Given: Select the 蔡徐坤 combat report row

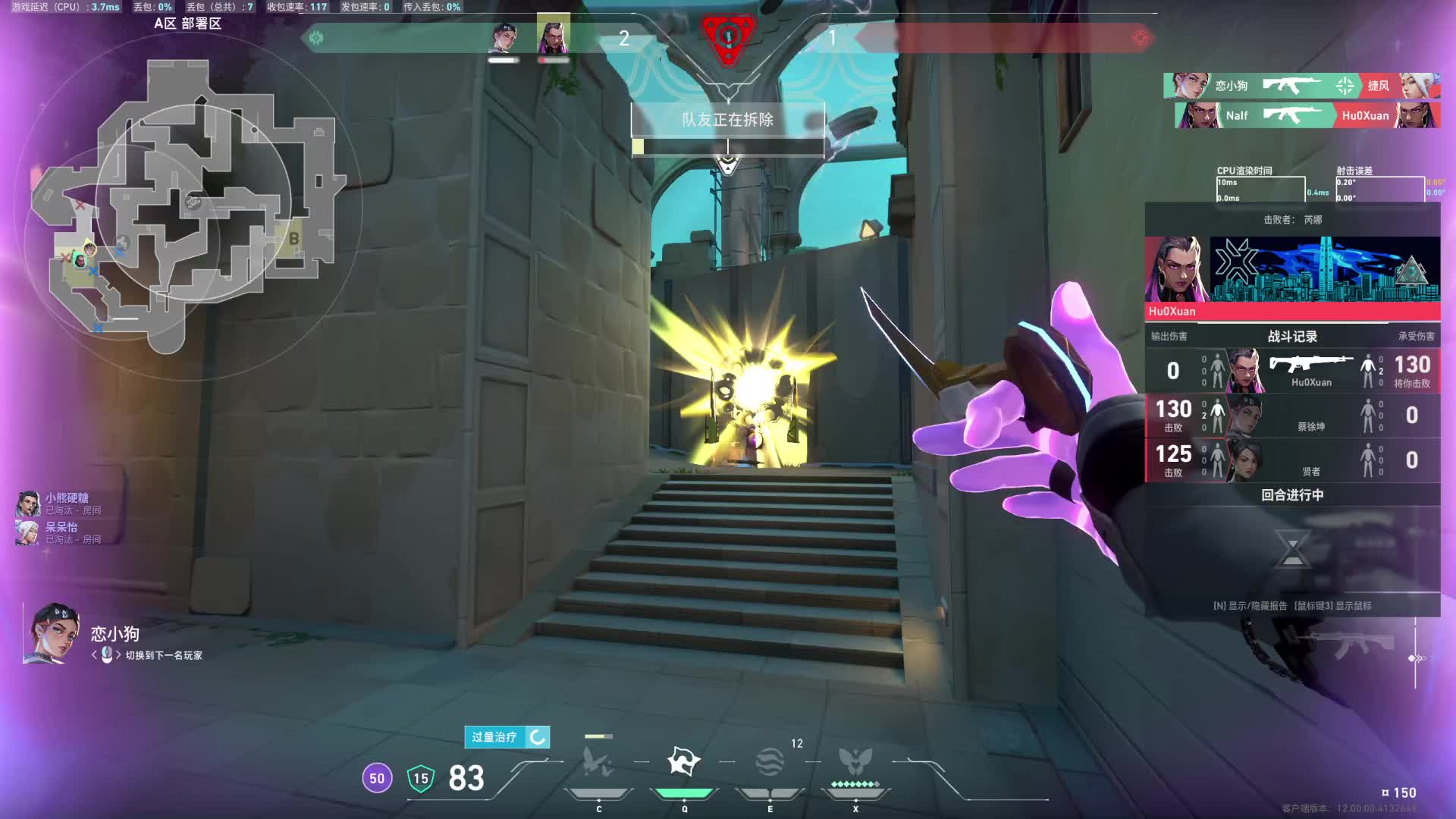Looking at the screenshot, I should 1292,416.
